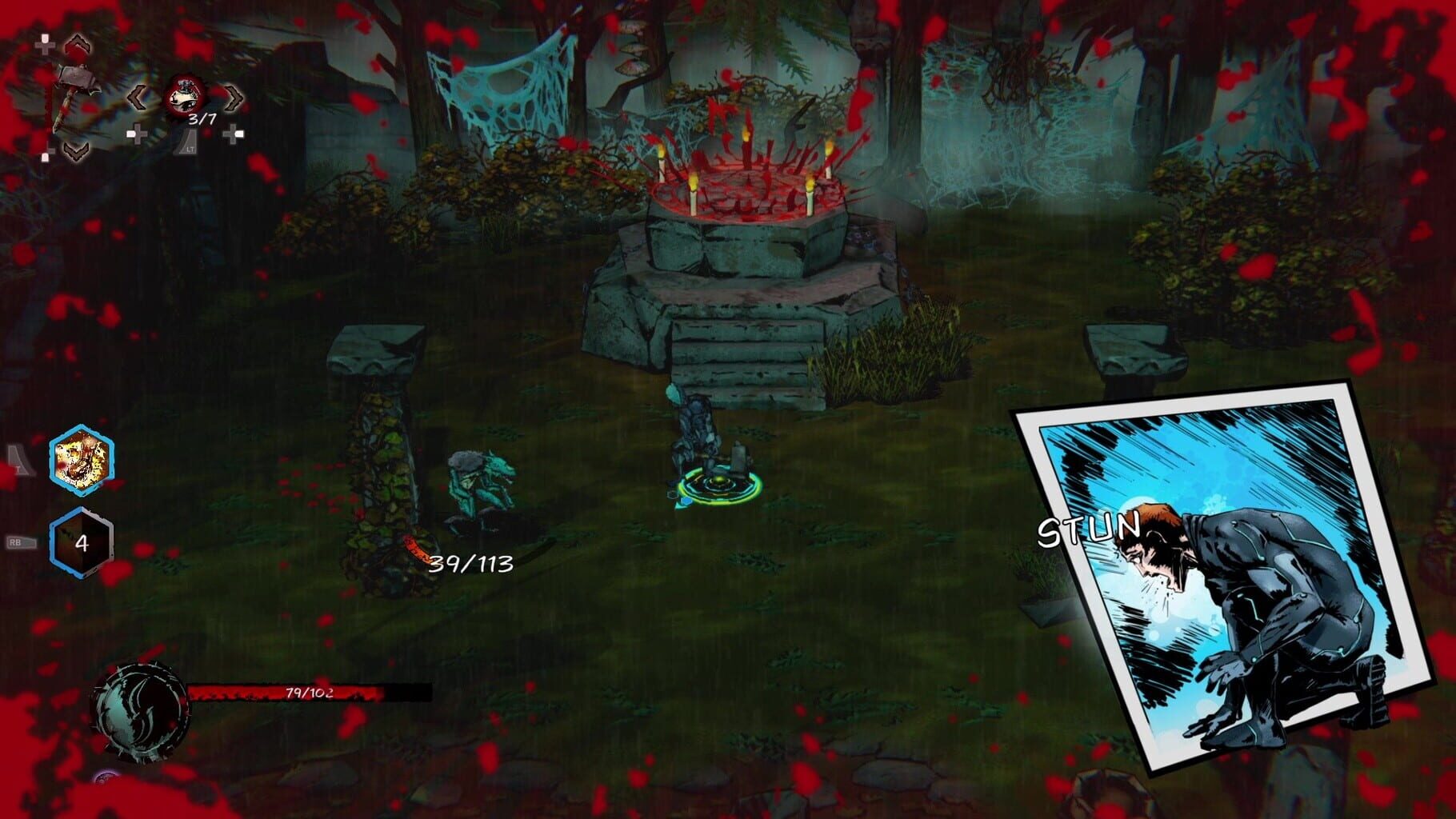Cycle weapons with the up chevron
The image size is (1456, 819).
77,44
